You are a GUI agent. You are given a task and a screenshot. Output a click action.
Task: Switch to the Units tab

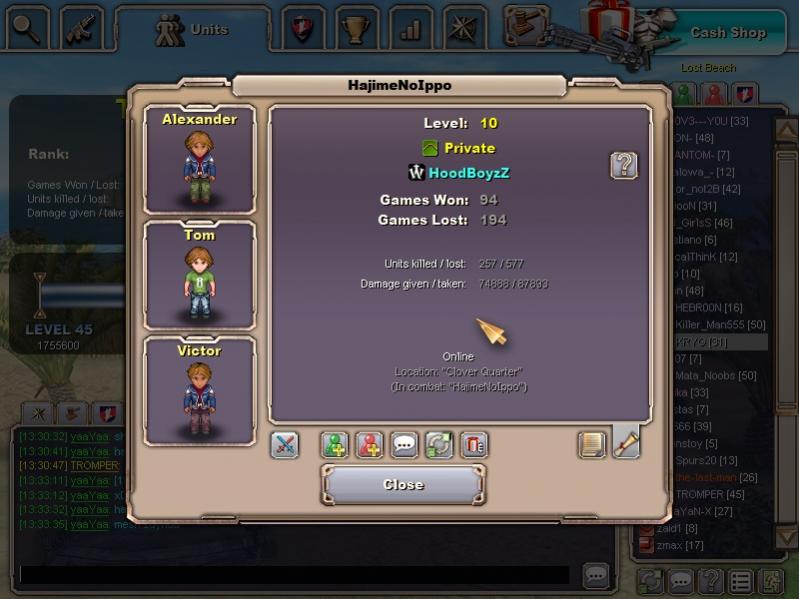click(192, 30)
